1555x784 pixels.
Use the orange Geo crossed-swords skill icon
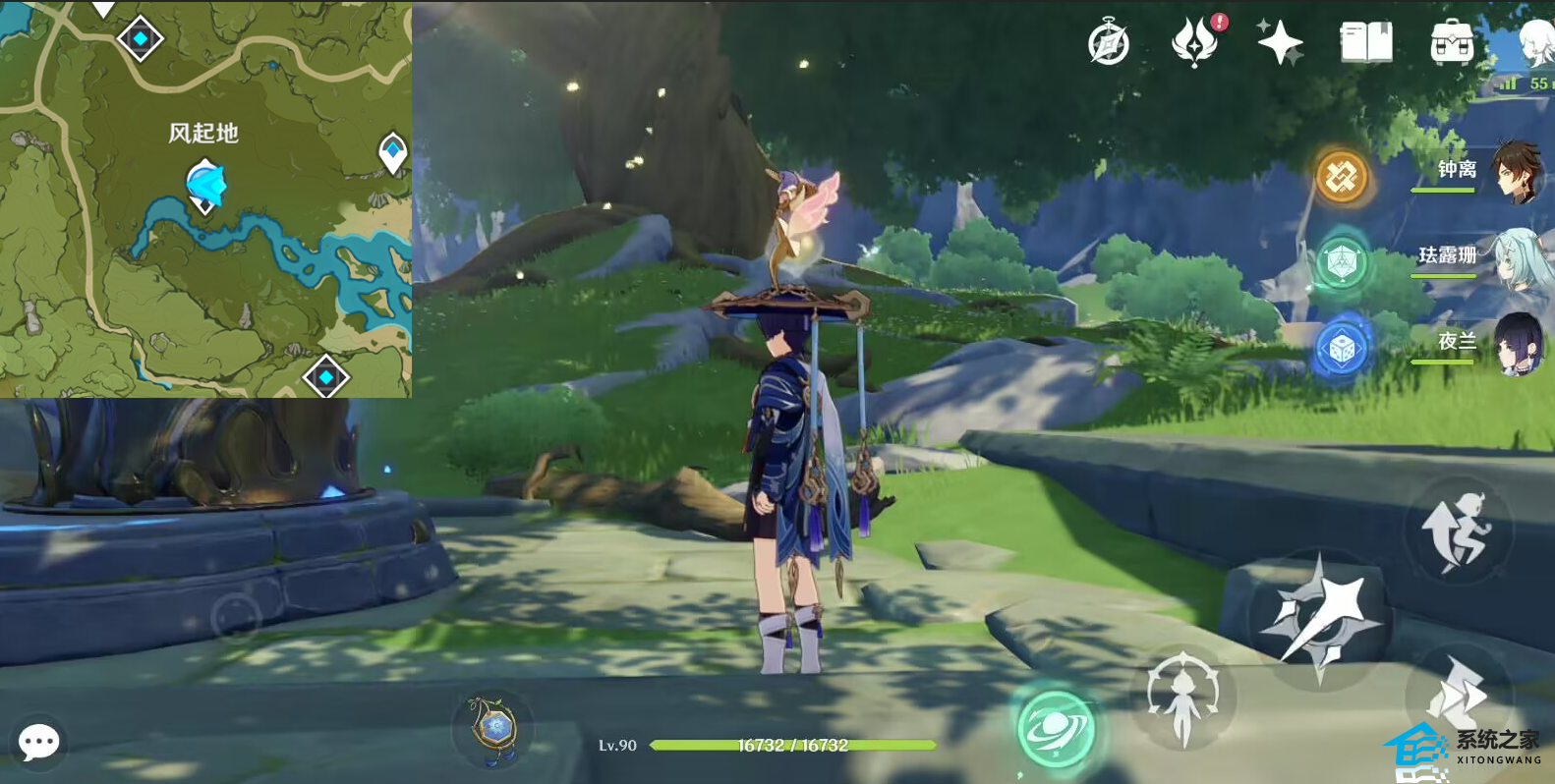(x=1342, y=177)
